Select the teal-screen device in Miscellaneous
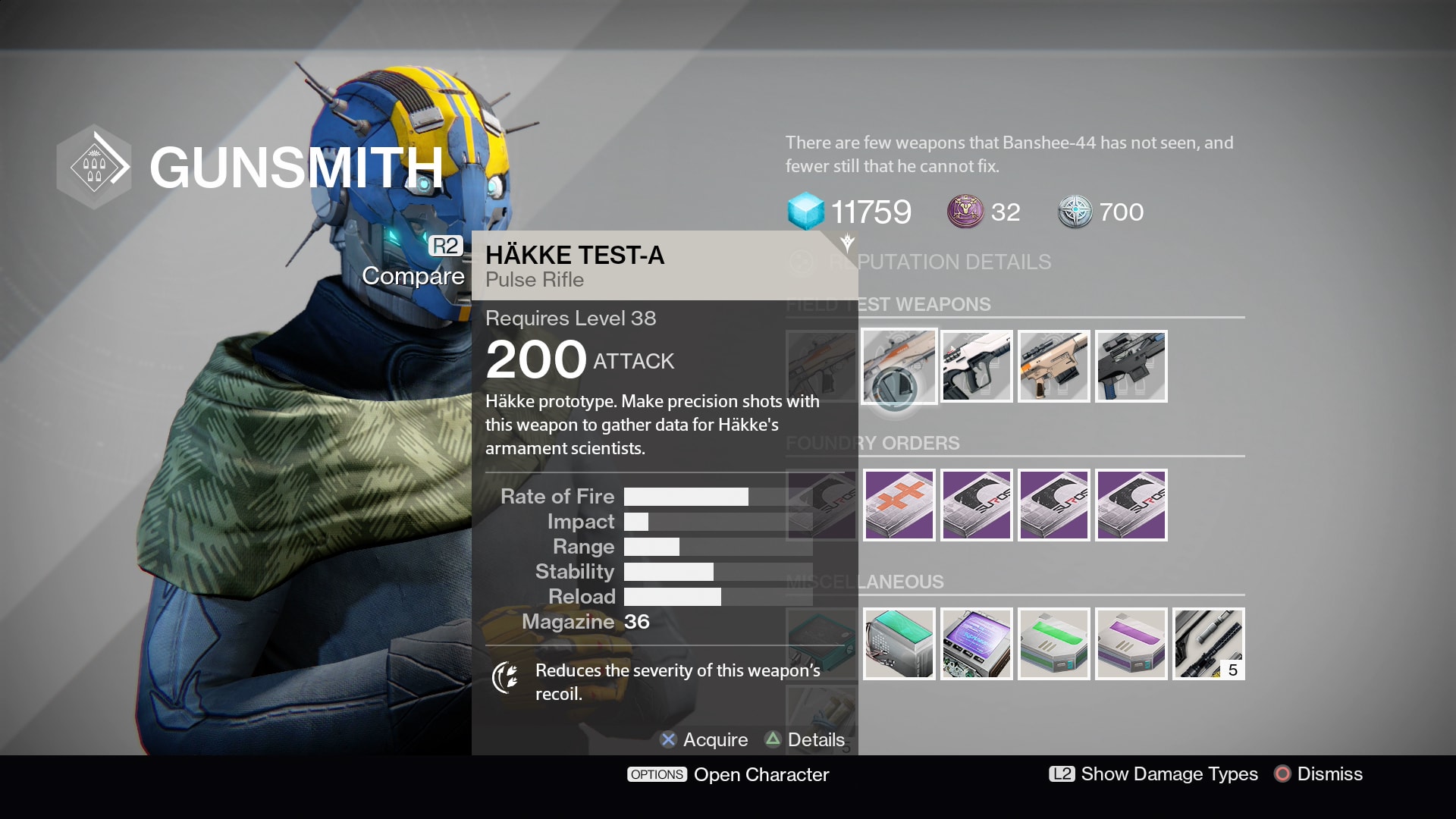 click(x=899, y=644)
